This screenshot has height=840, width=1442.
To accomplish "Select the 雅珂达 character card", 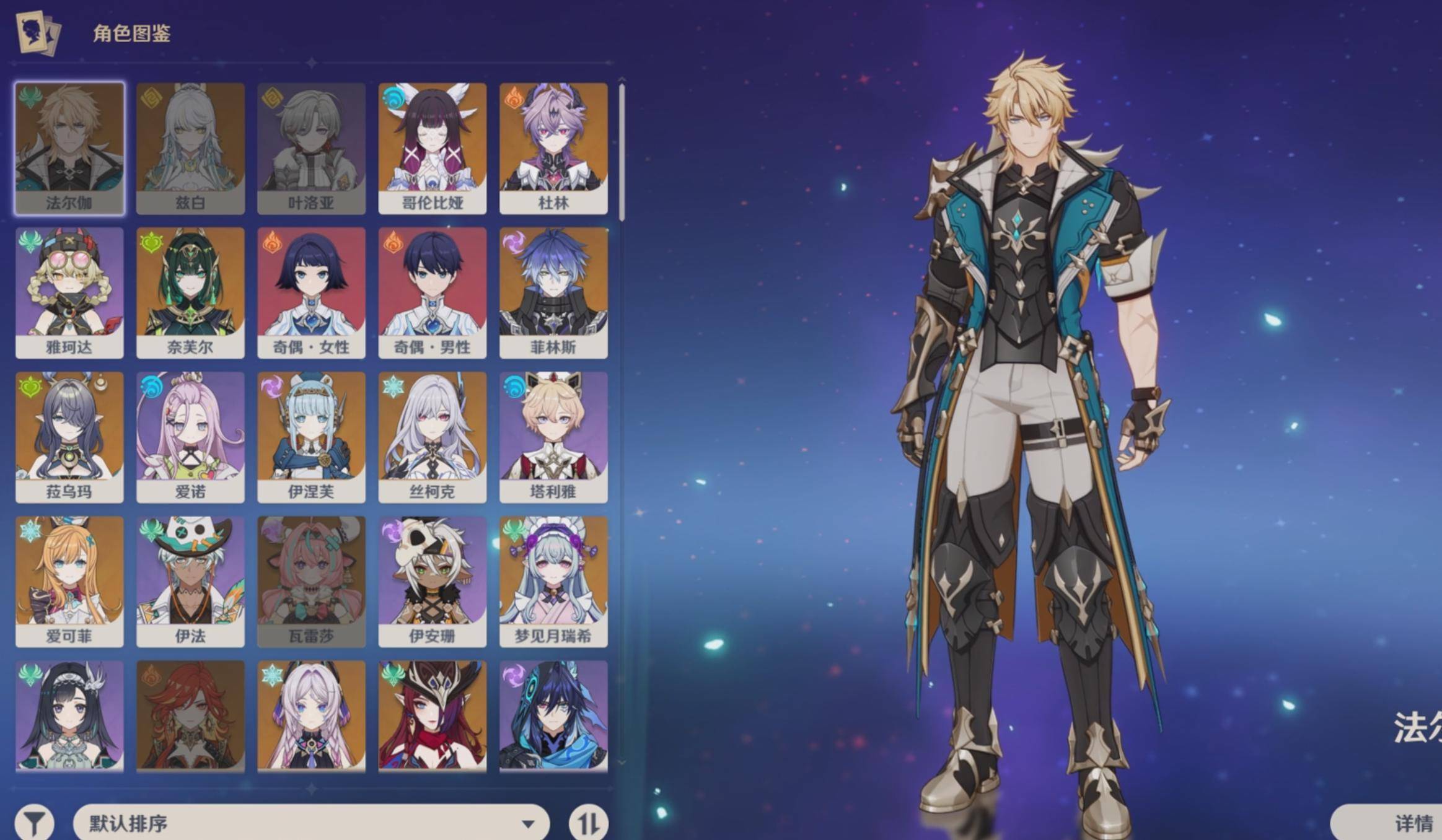I will click(69, 293).
